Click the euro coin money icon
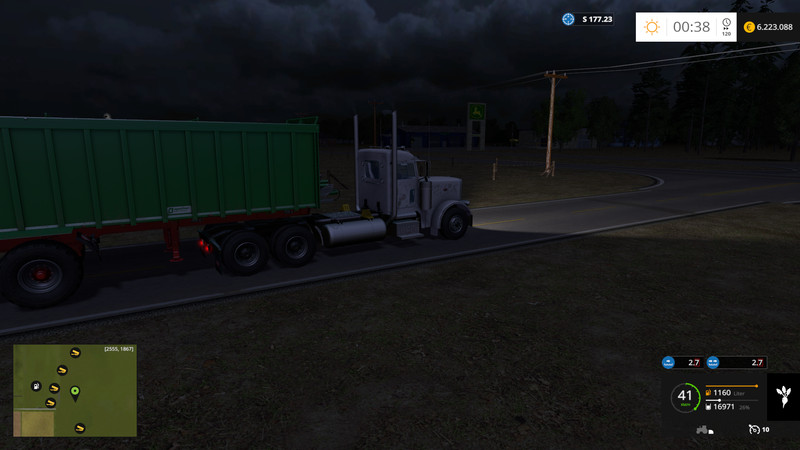This screenshot has height=450, width=800. 749,27
